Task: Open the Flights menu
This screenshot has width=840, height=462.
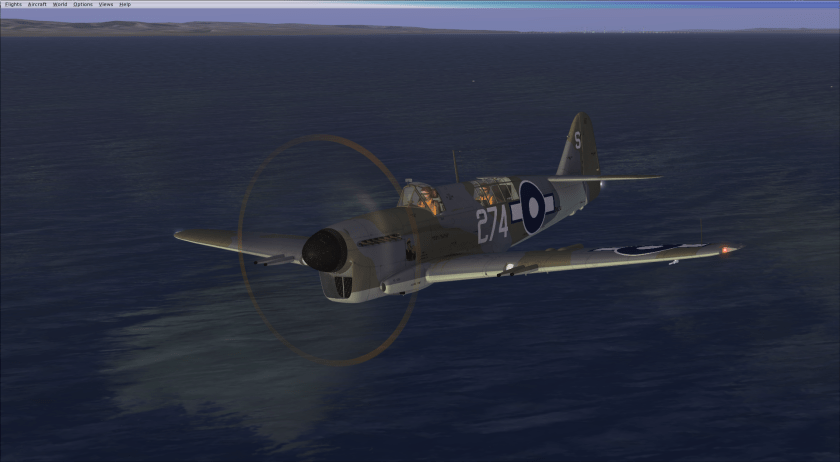Action: coord(13,4)
